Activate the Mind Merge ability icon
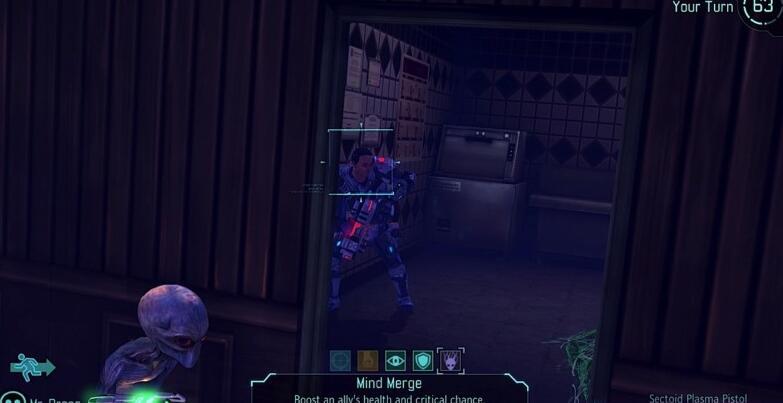Viewport: 783px width, 403px height. (x=450, y=360)
